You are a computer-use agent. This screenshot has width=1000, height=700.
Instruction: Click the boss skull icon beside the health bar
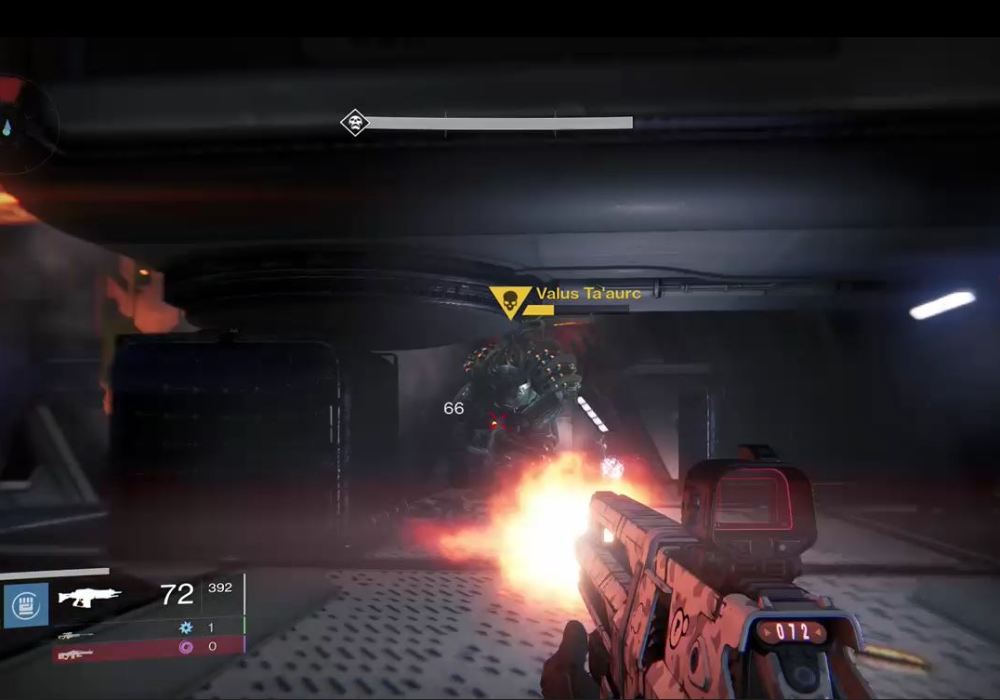tap(354, 123)
